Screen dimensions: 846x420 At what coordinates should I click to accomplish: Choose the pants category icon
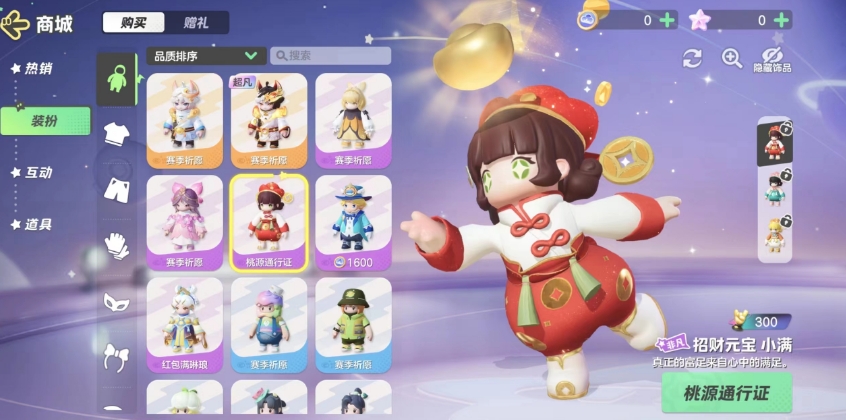click(x=117, y=189)
